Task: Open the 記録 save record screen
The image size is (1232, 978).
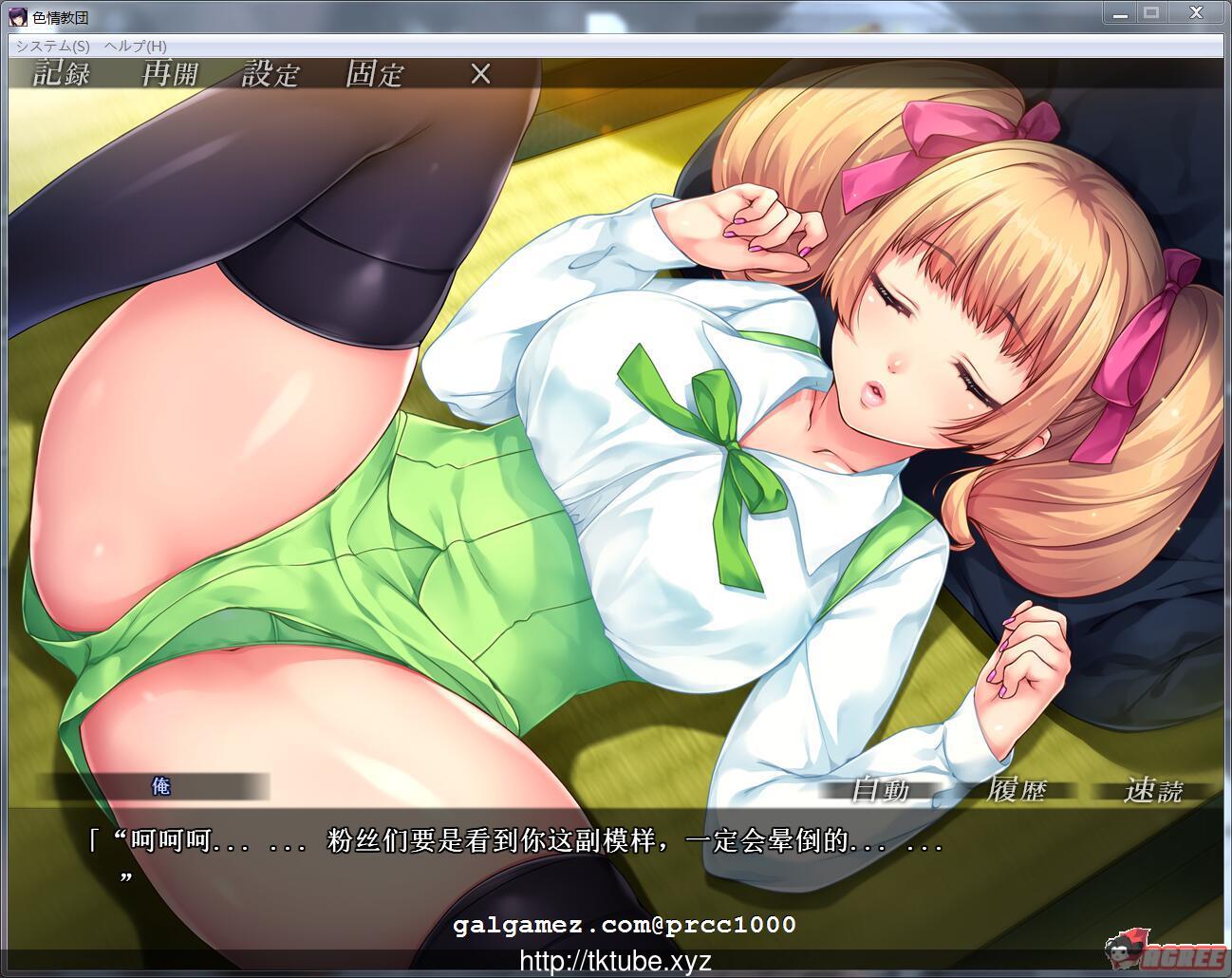Action: (61, 72)
